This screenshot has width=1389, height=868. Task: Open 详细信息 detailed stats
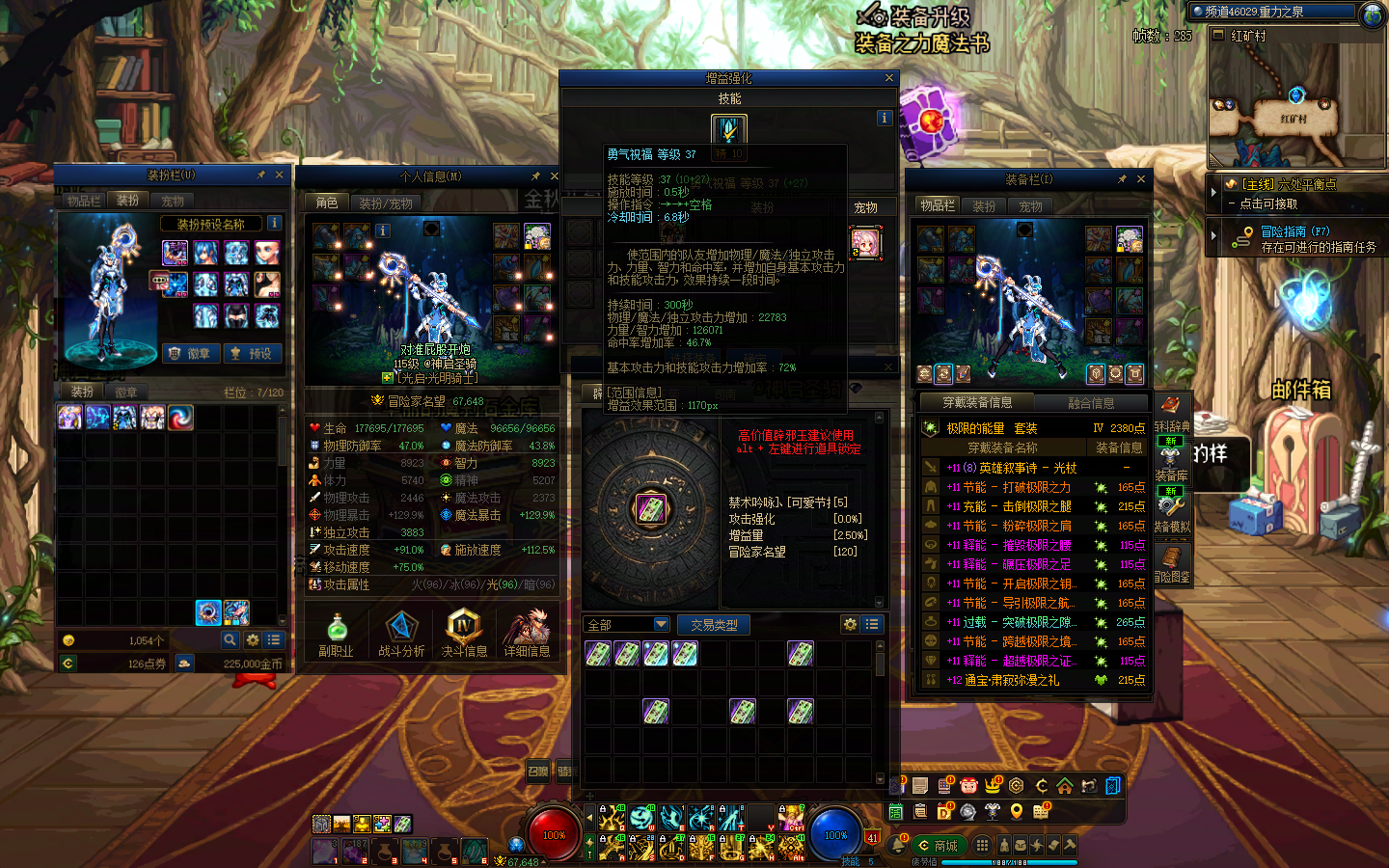click(527, 634)
